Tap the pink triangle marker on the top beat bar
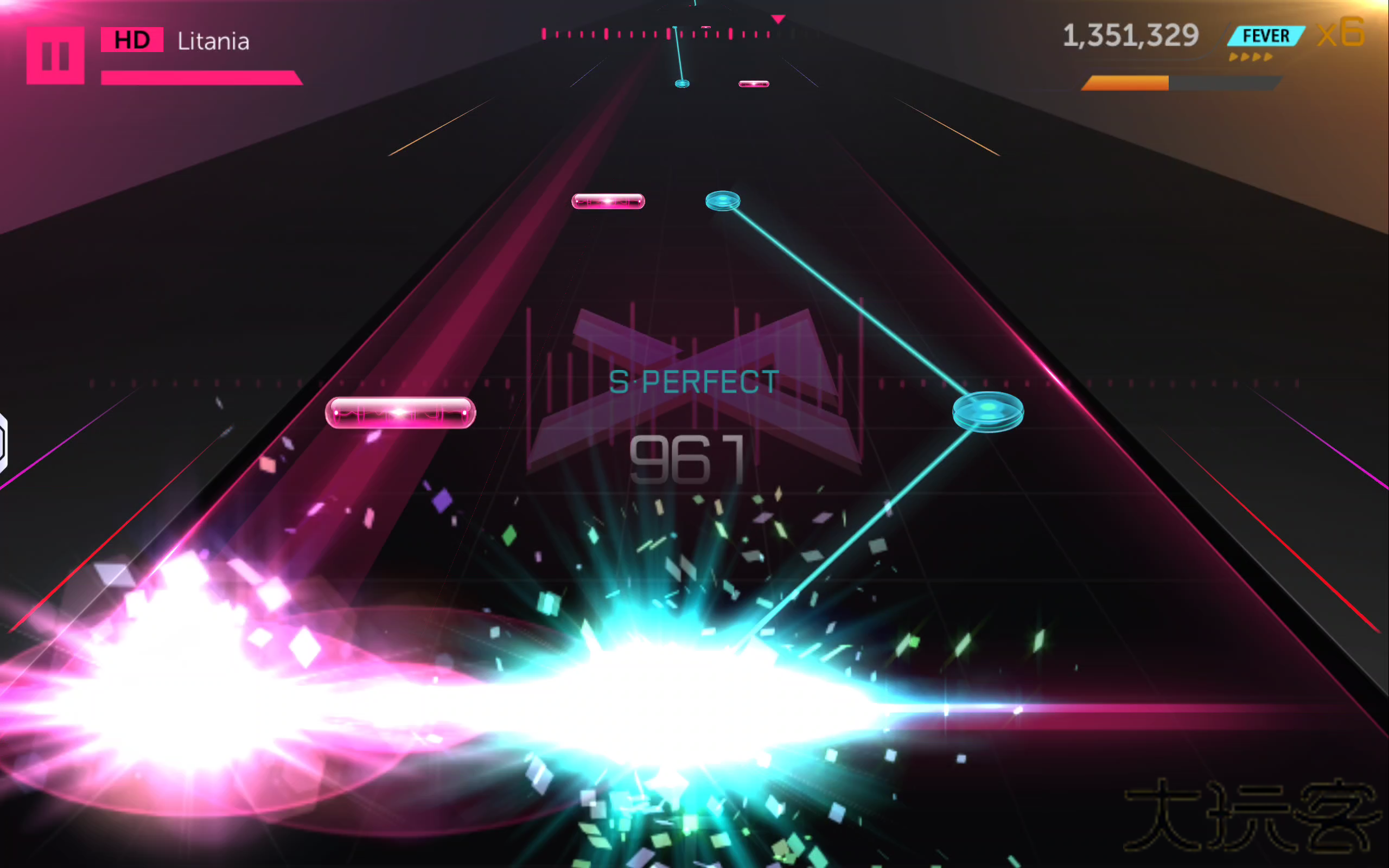This screenshot has height=868, width=1389. tap(778, 19)
